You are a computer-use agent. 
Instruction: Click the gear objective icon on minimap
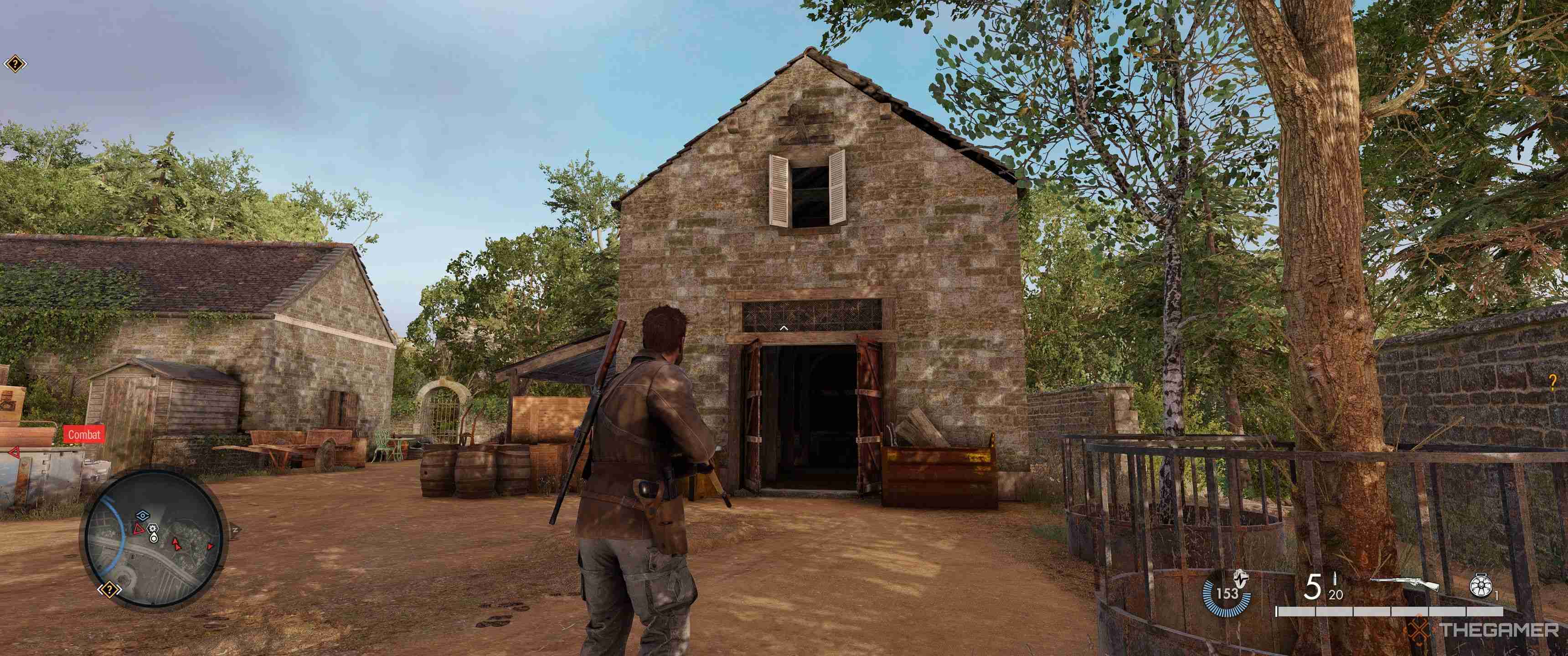click(x=153, y=529)
